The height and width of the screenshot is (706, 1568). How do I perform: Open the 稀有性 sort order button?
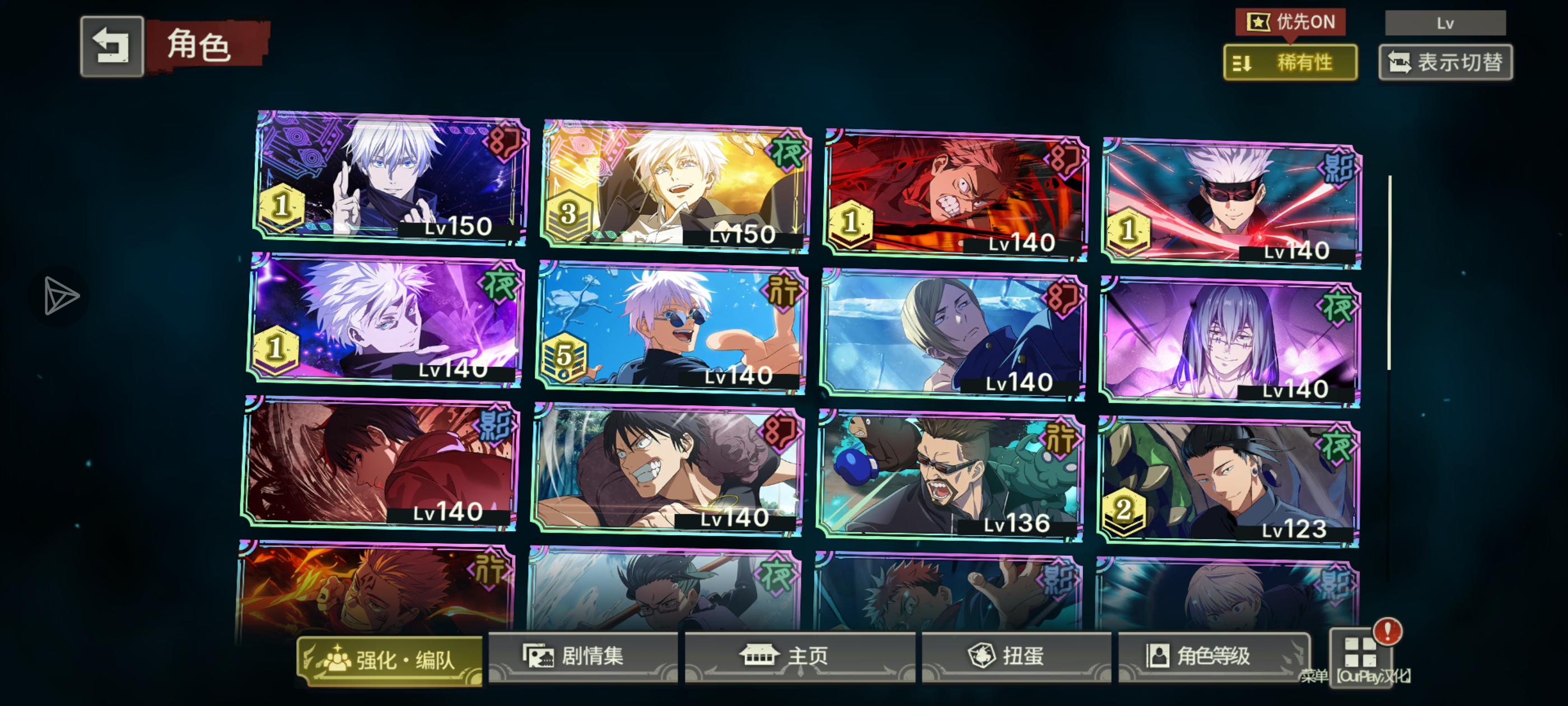1290,62
